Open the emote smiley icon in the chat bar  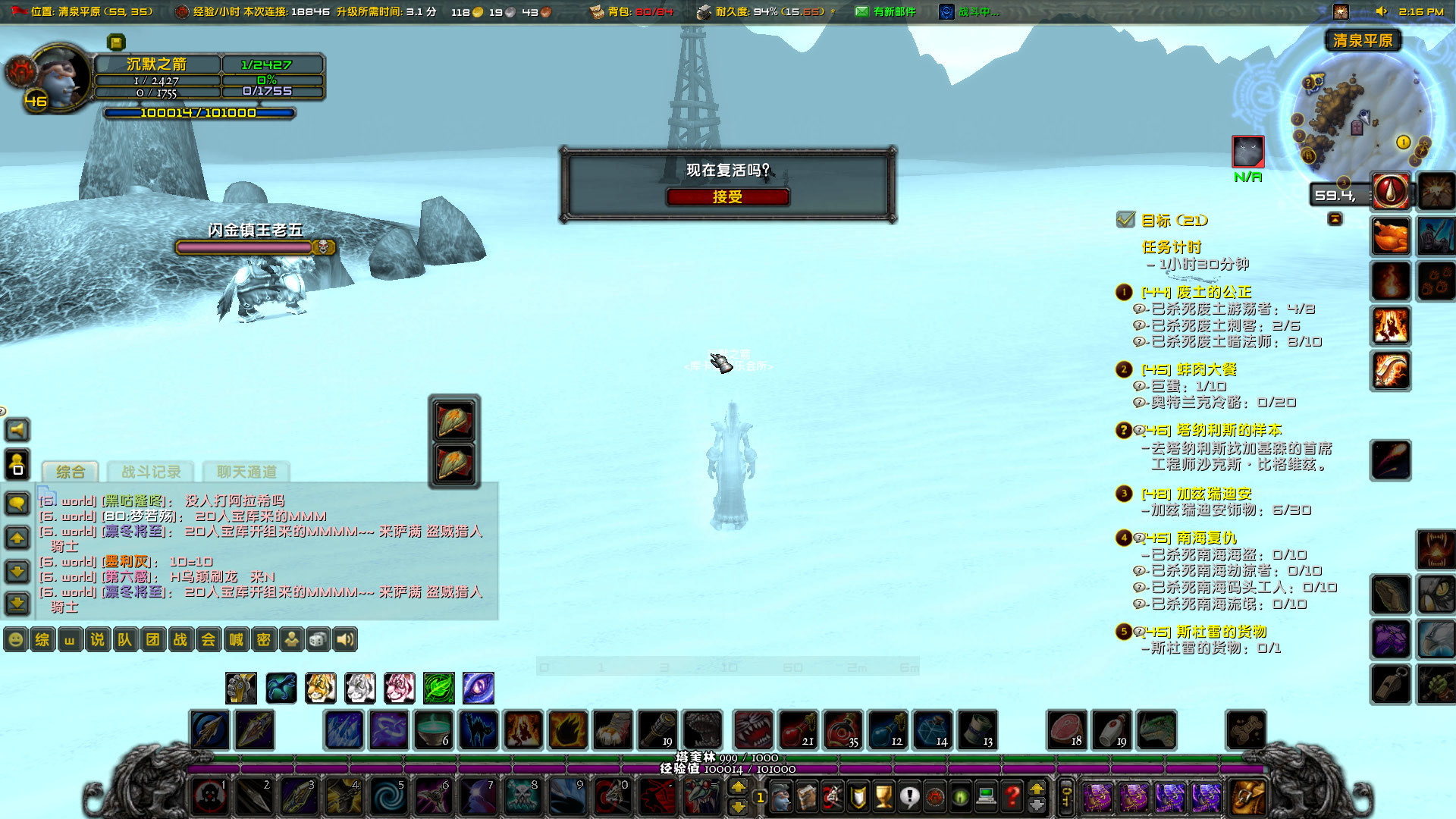[15, 639]
